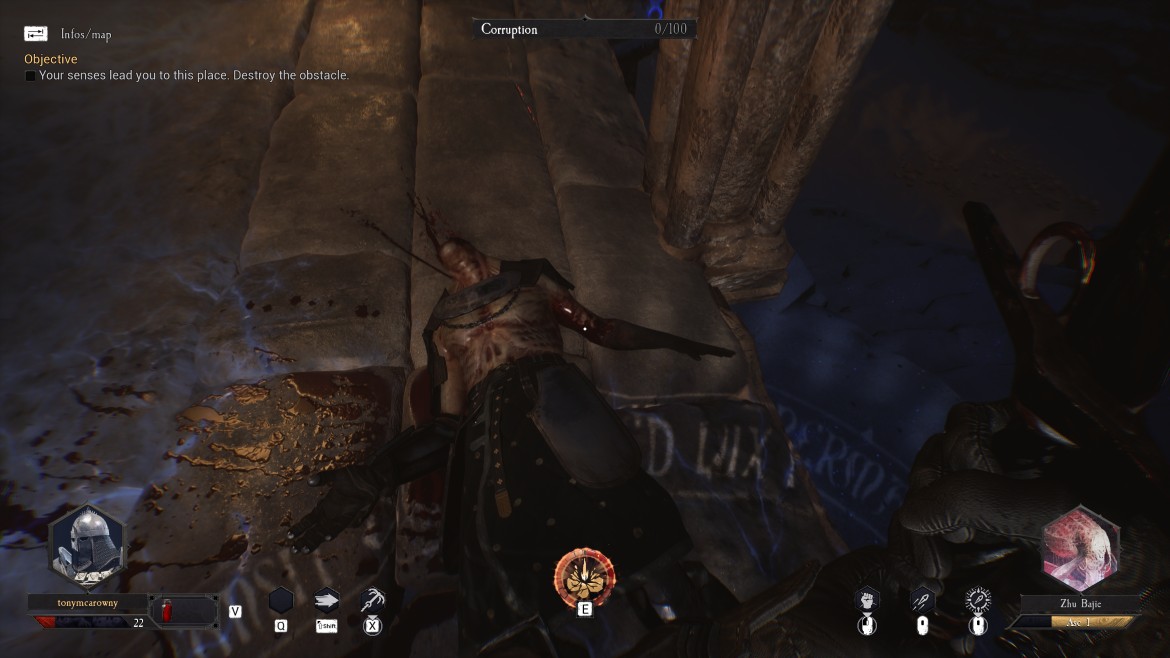Activate the glowing charged attack icon

click(x=977, y=600)
